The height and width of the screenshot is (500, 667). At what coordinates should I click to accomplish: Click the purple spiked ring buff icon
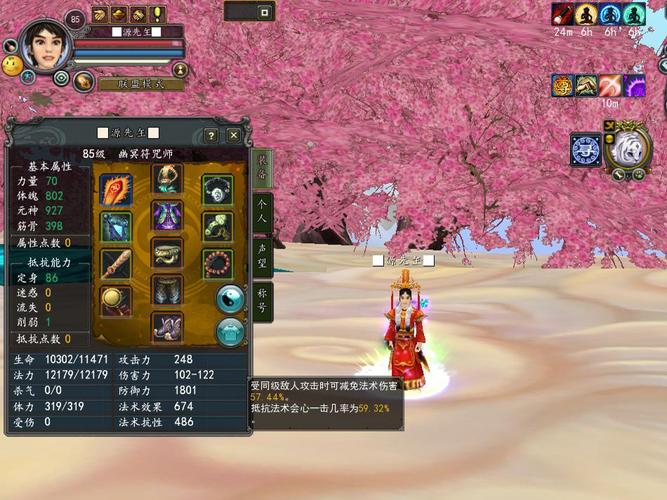(634, 85)
